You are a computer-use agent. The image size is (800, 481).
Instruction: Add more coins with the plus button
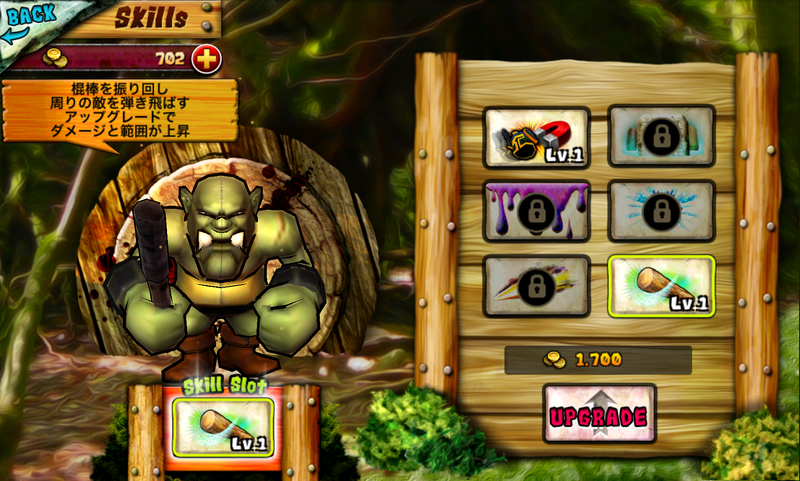(206, 59)
